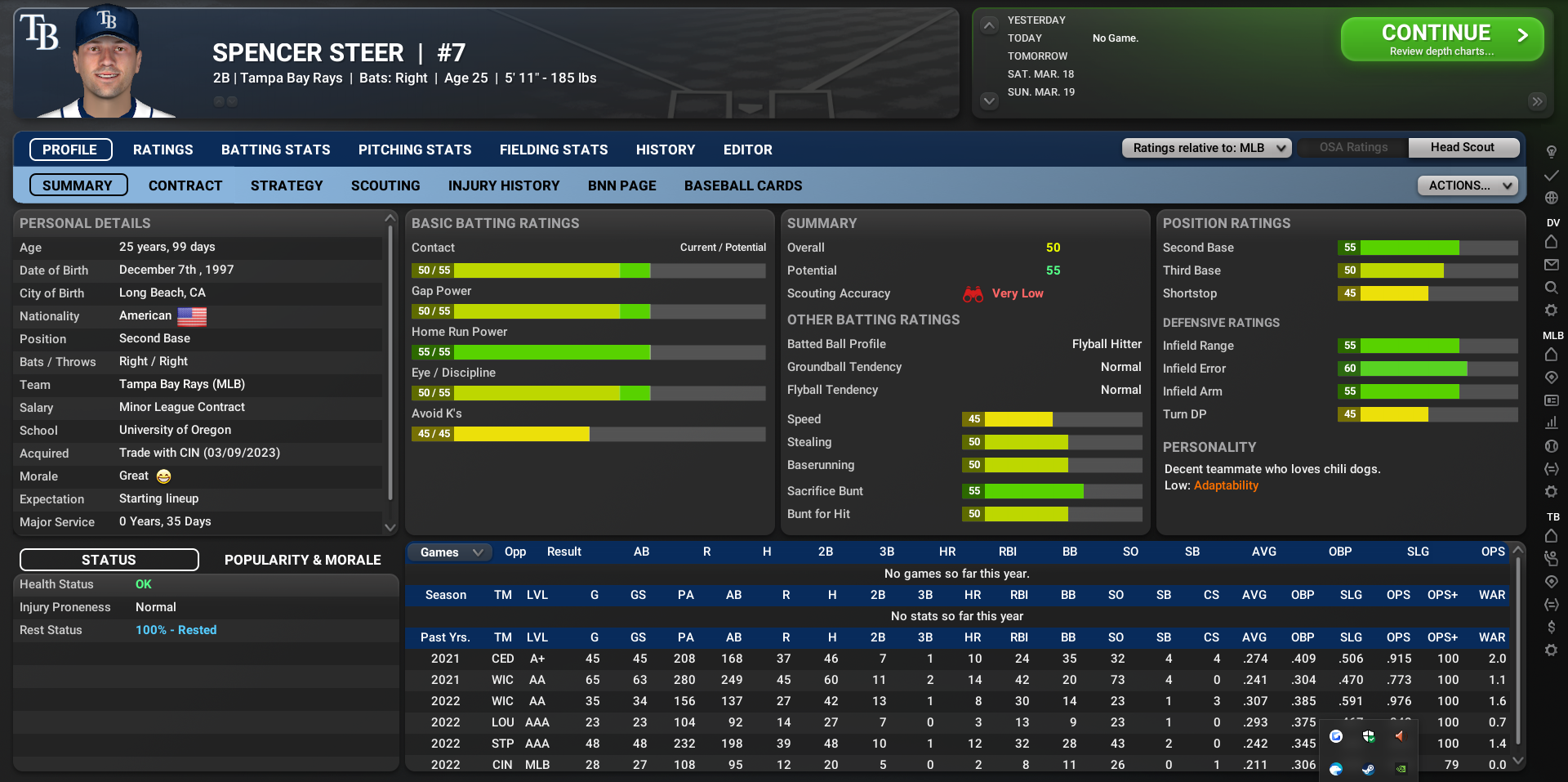
Task: Click the checkmark to-do icon in the sidebar
Action: [1552, 175]
